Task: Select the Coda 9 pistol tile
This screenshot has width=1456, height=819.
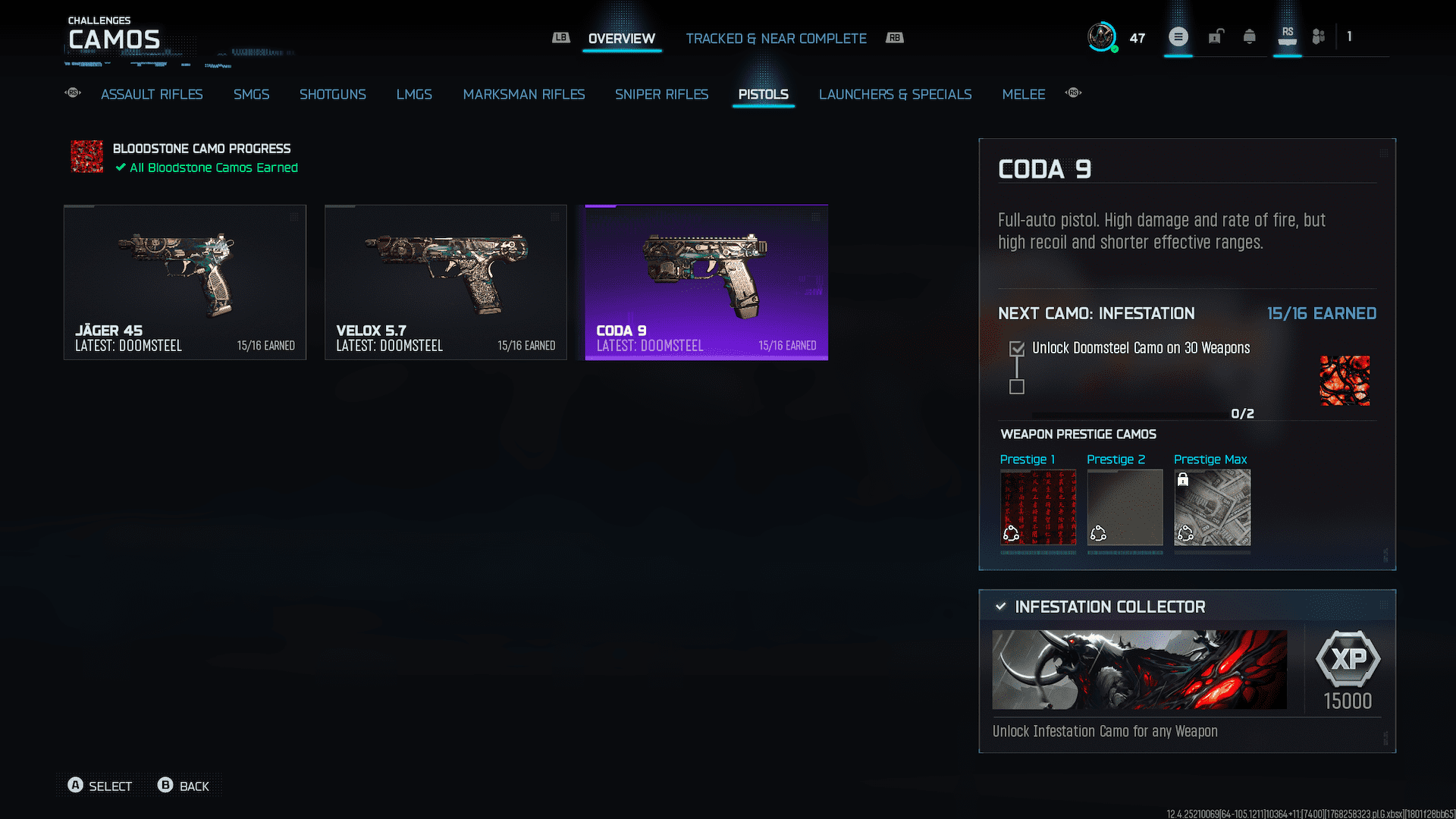Action: [x=706, y=282]
